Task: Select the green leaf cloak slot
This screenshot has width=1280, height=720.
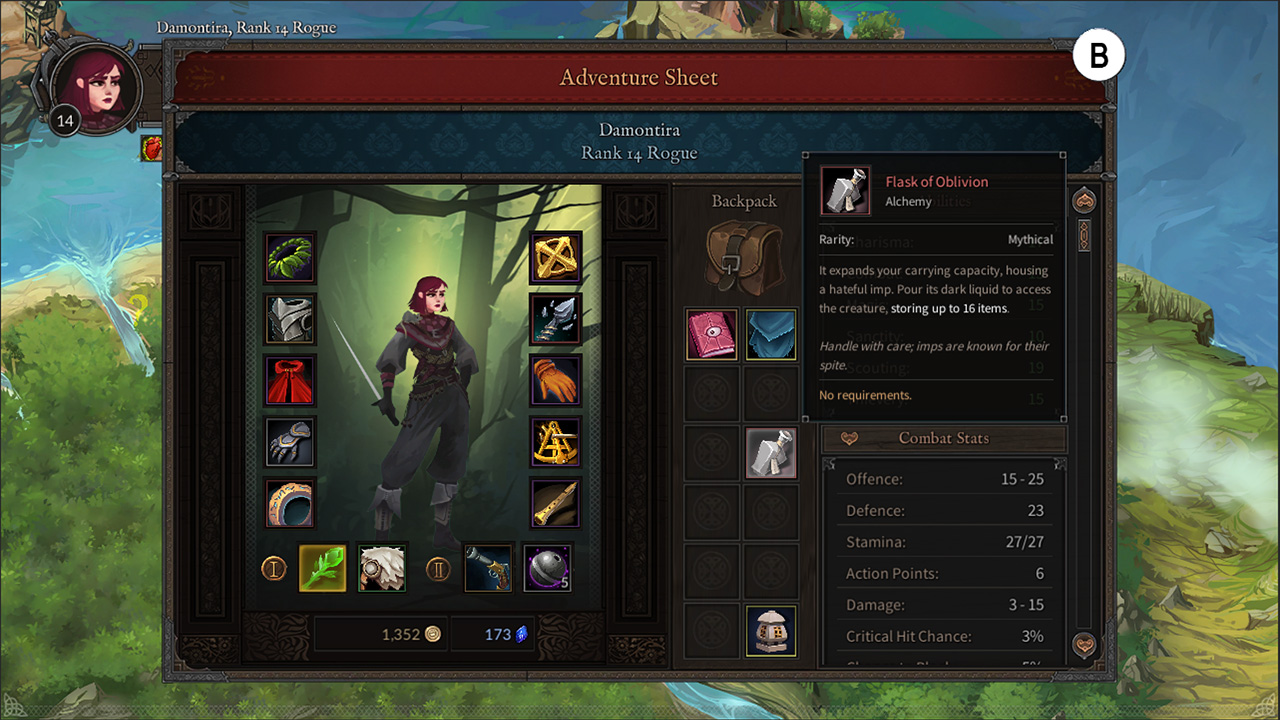Action: pyautogui.click(x=289, y=257)
